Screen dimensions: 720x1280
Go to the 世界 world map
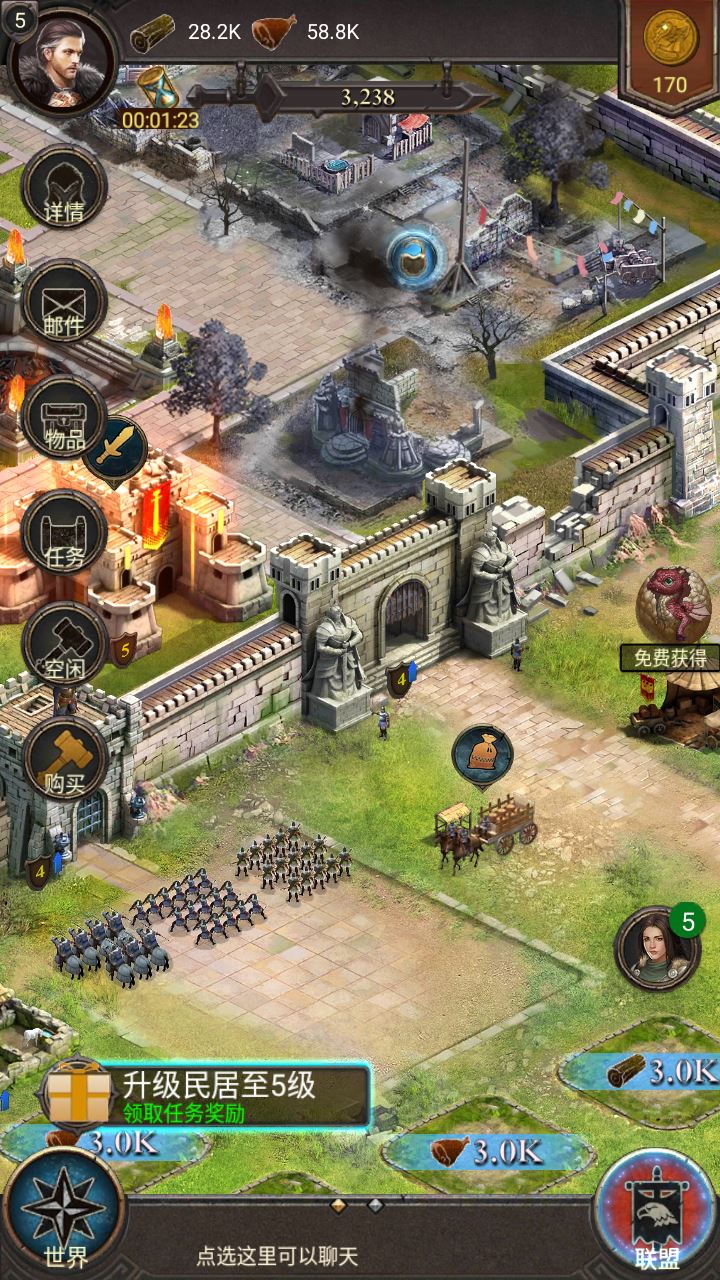tap(64, 1213)
